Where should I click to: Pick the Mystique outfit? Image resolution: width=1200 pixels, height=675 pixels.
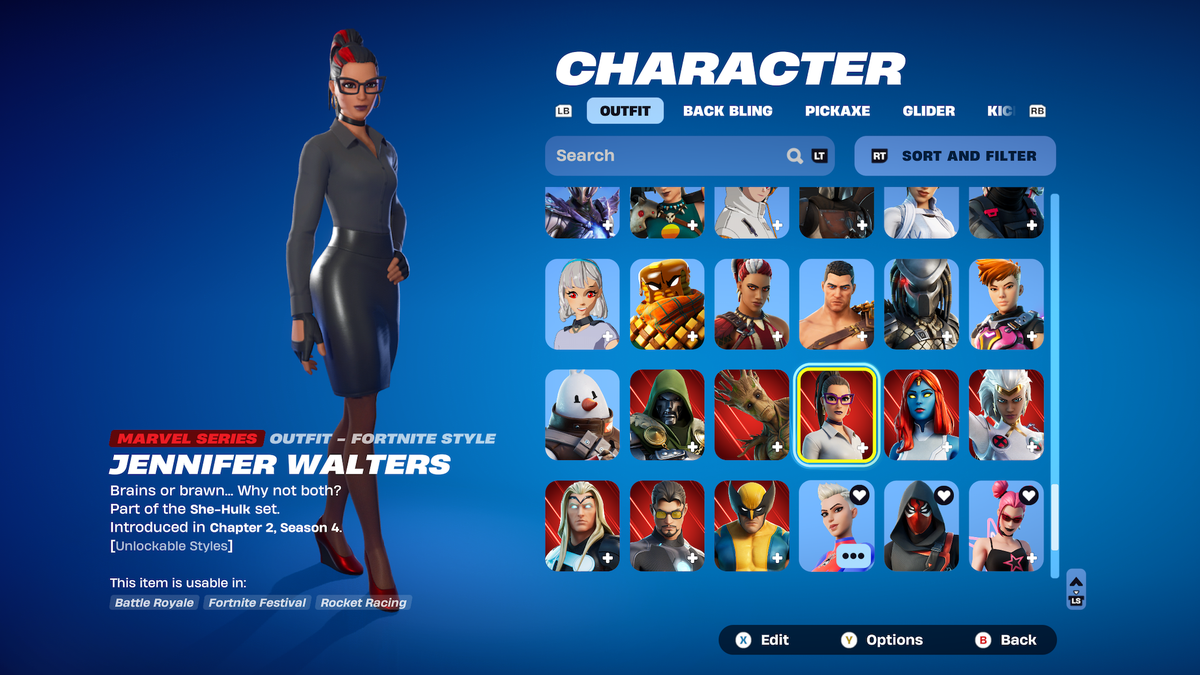pos(921,415)
